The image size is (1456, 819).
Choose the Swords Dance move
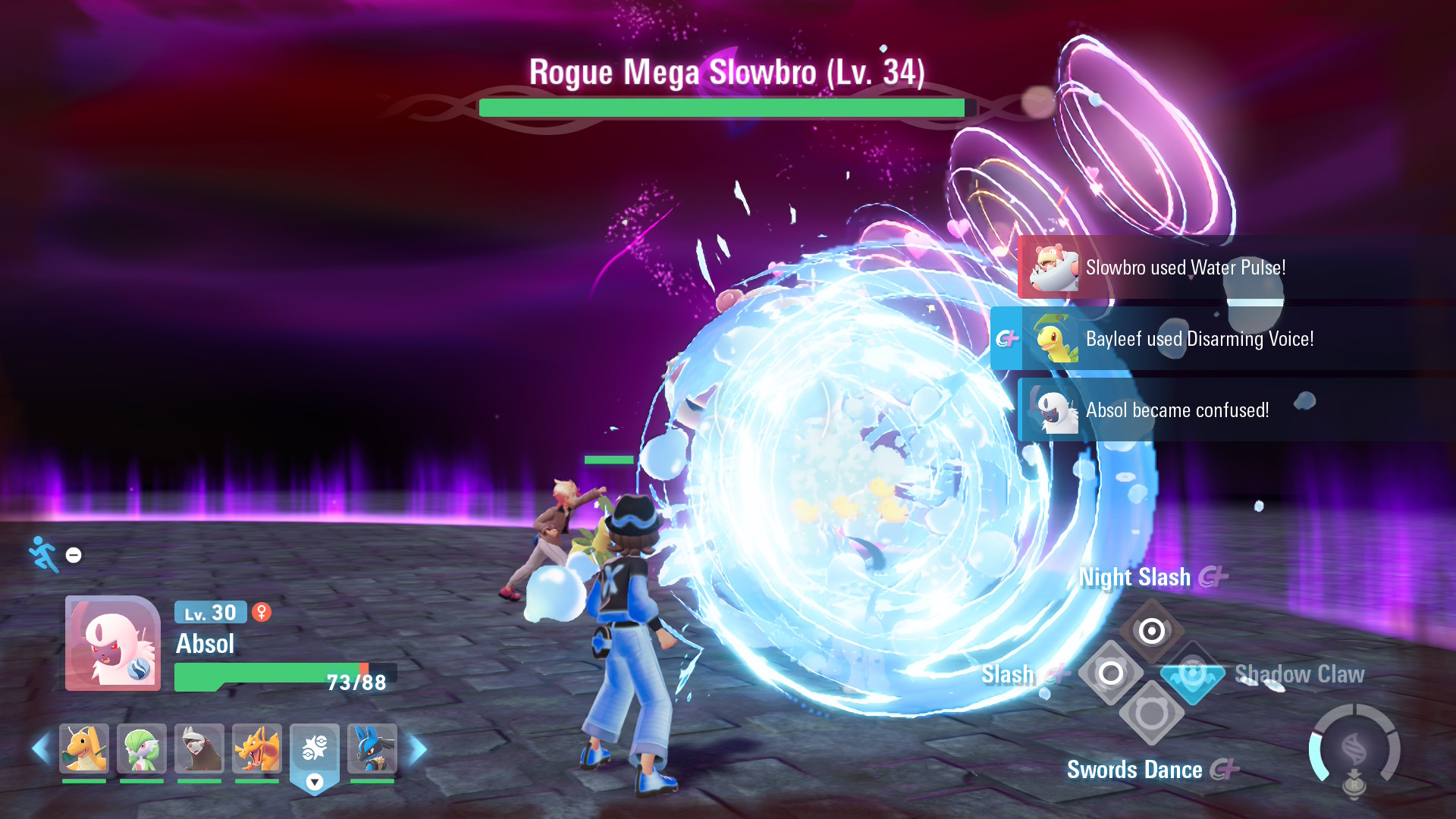1151,714
